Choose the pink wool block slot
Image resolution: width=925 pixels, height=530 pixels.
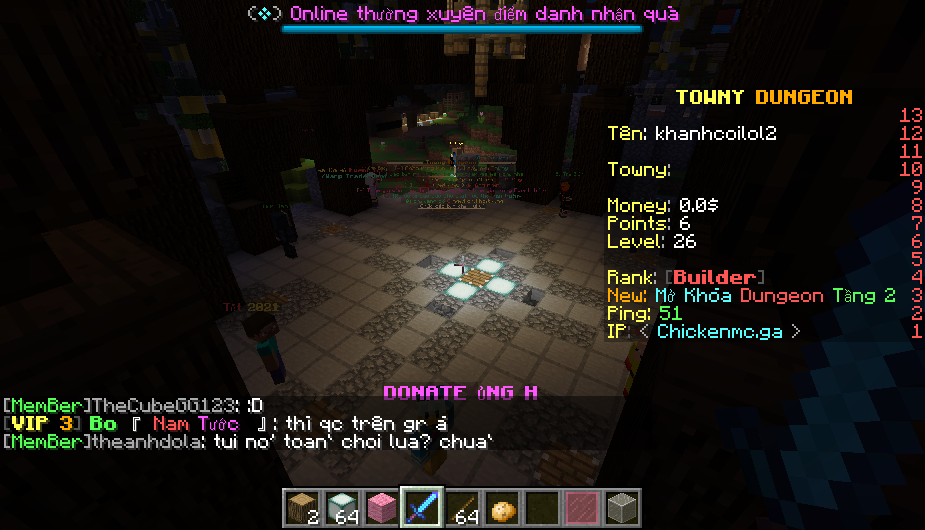pyautogui.click(x=379, y=507)
